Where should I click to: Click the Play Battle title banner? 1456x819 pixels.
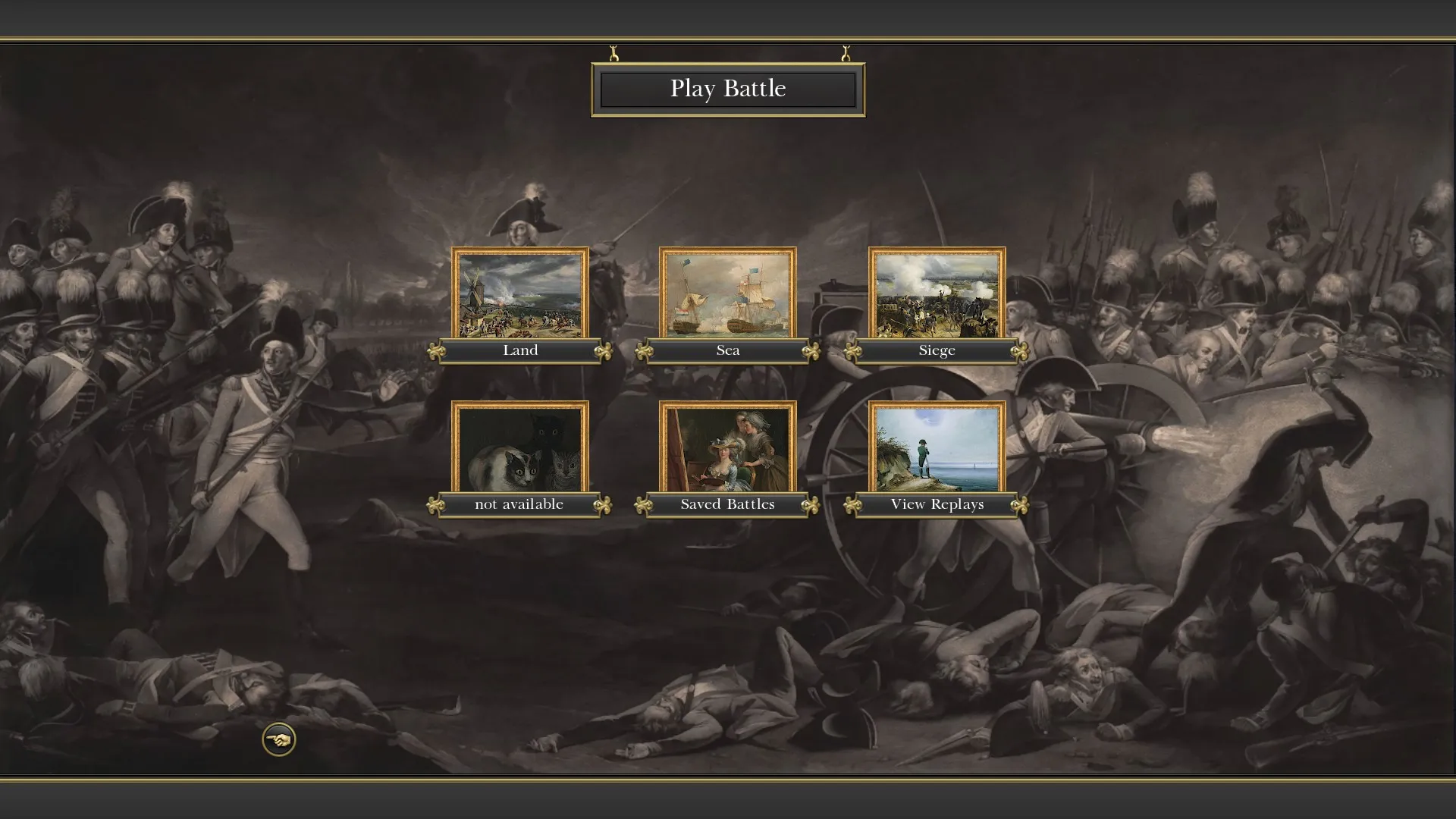coord(726,89)
